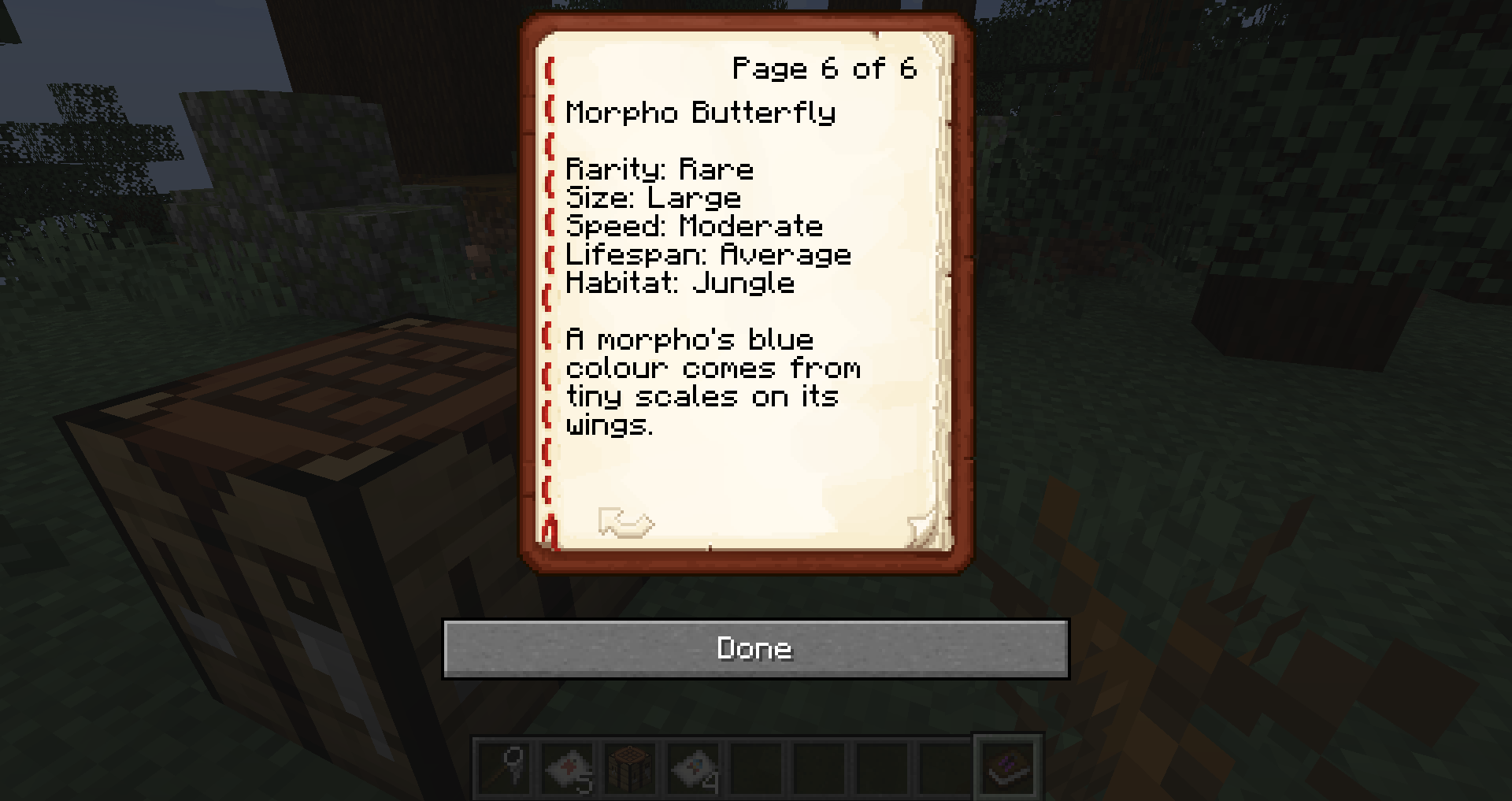Click the Habitat: Jungle text line
This screenshot has width=1512, height=801.
click(680, 283)
